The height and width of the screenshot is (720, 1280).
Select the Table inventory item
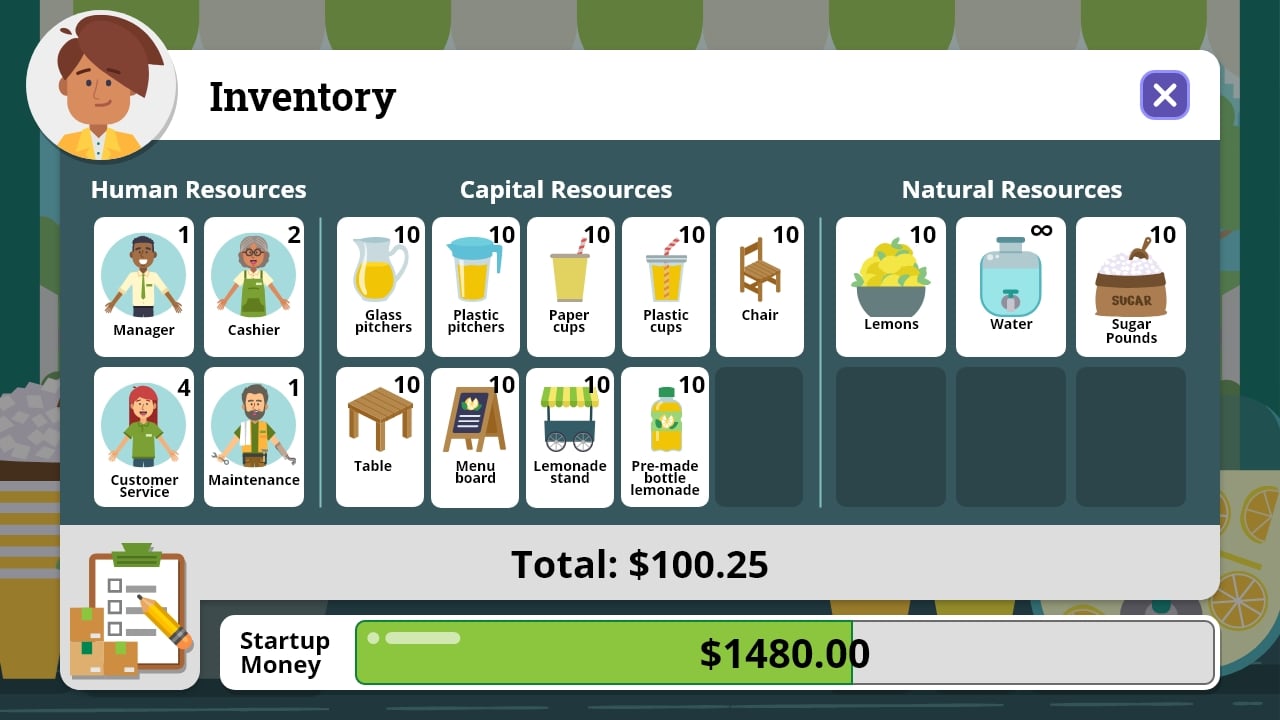coord(380,437)
